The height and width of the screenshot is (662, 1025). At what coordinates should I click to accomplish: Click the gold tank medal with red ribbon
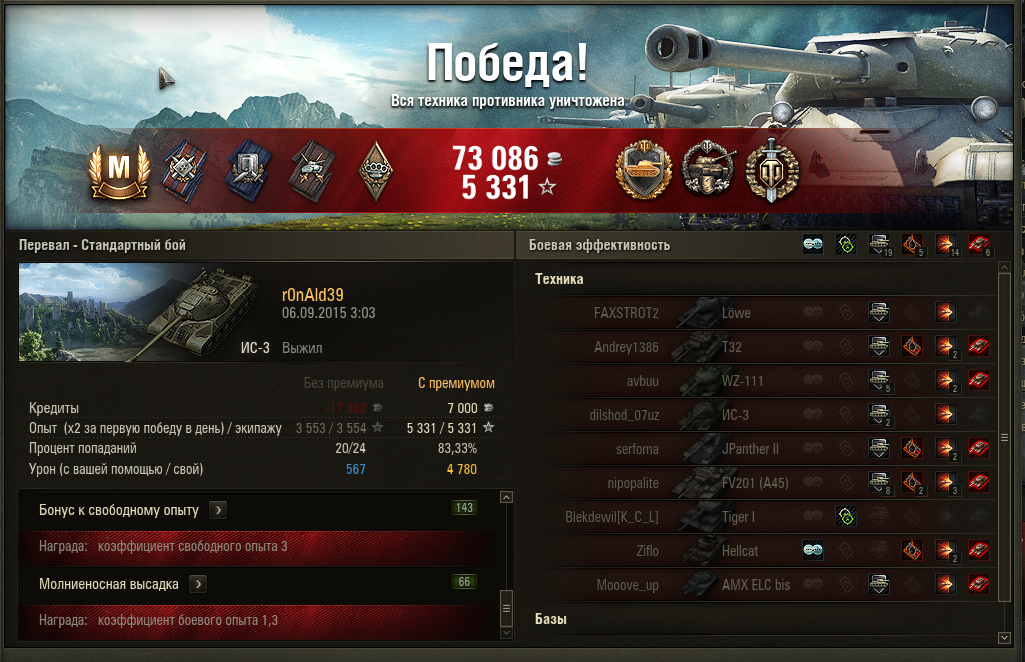[641, 170]
